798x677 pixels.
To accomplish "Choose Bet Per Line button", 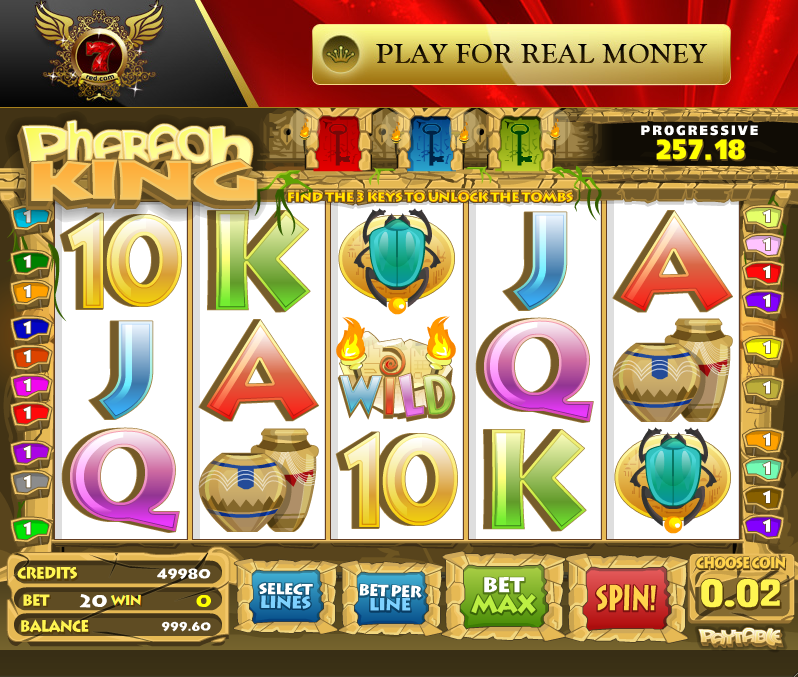I will 390,598.
